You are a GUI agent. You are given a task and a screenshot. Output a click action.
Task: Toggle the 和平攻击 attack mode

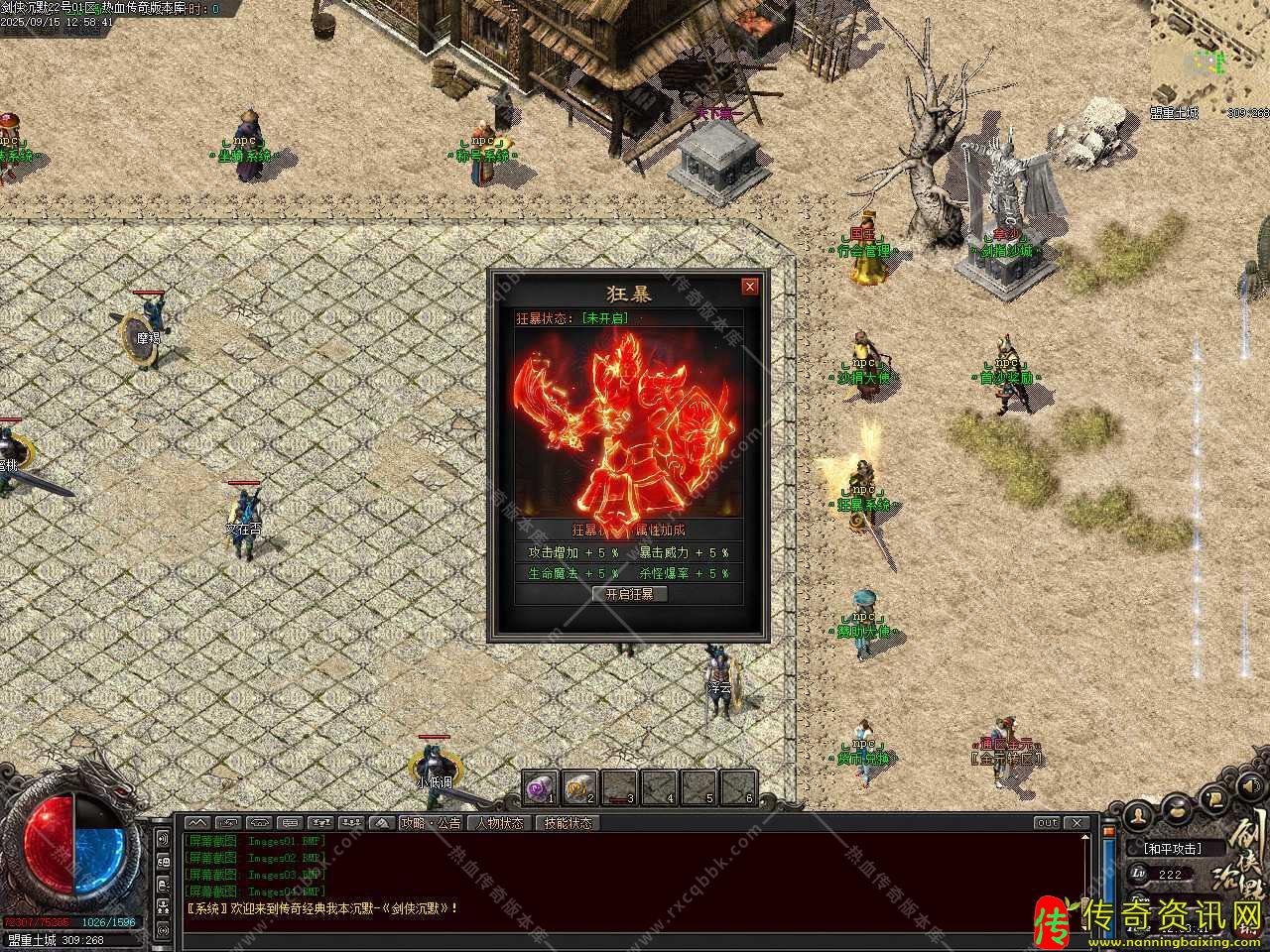[1173, 849]
